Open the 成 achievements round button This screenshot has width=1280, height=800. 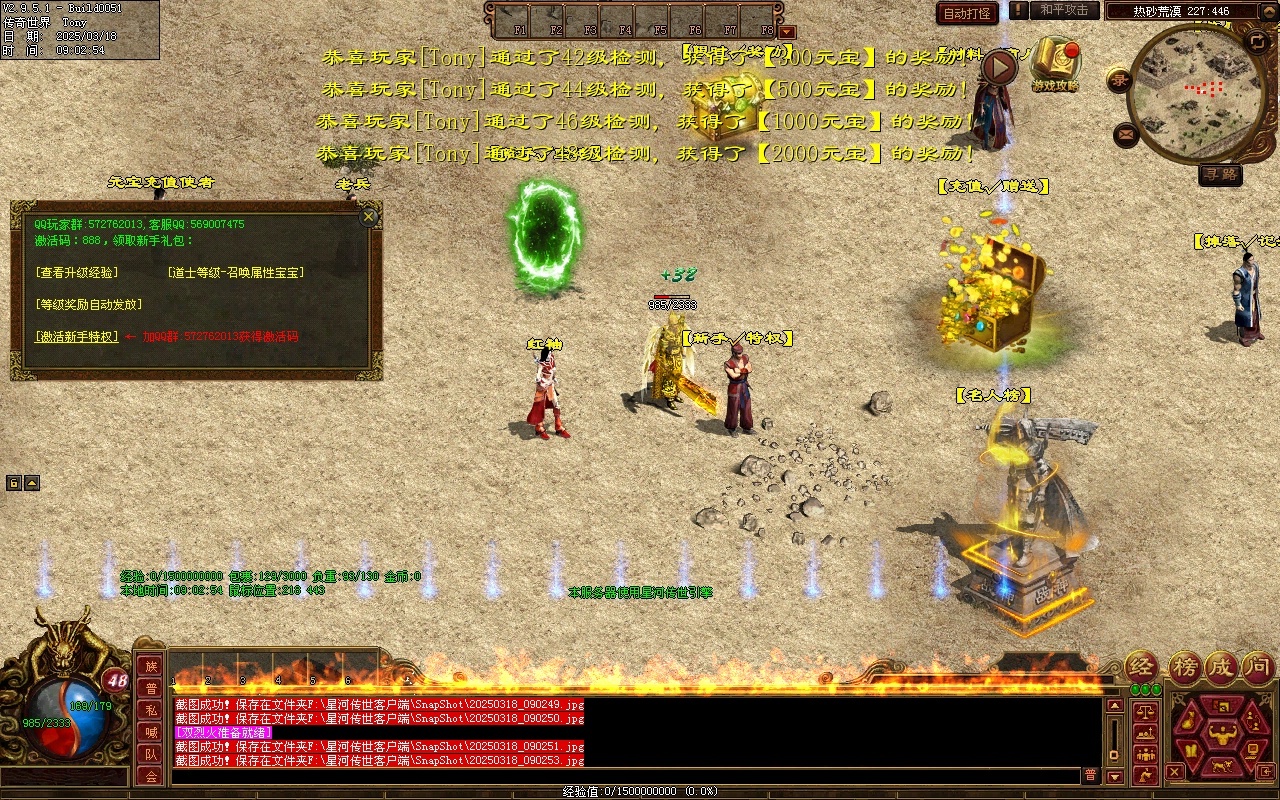tap(1220, 667)
